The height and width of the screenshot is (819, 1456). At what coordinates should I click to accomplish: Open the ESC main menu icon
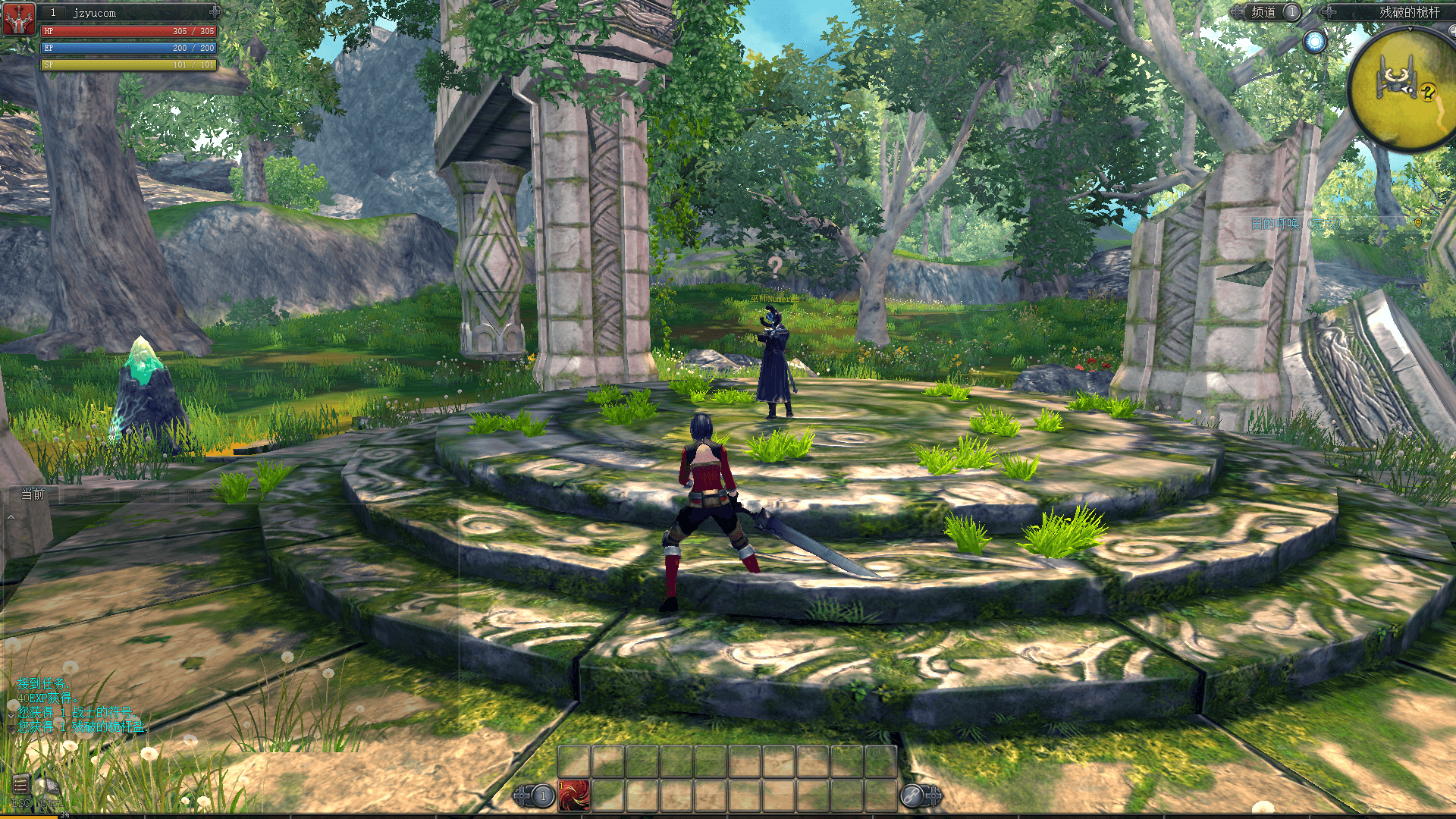[20, 784]
